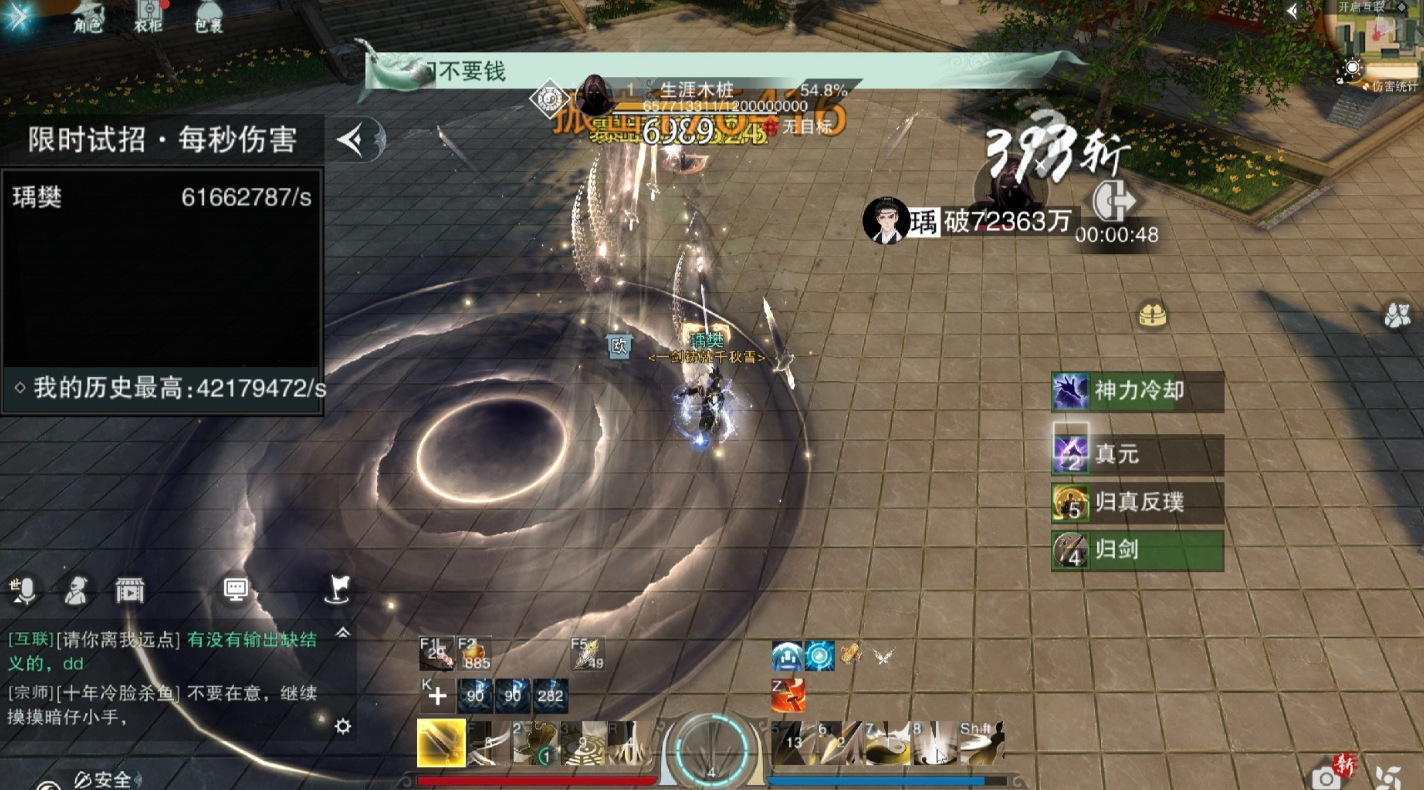1424x790 pixels.
Task: Open the camera screenshot button
Action: pos(1326,777)
